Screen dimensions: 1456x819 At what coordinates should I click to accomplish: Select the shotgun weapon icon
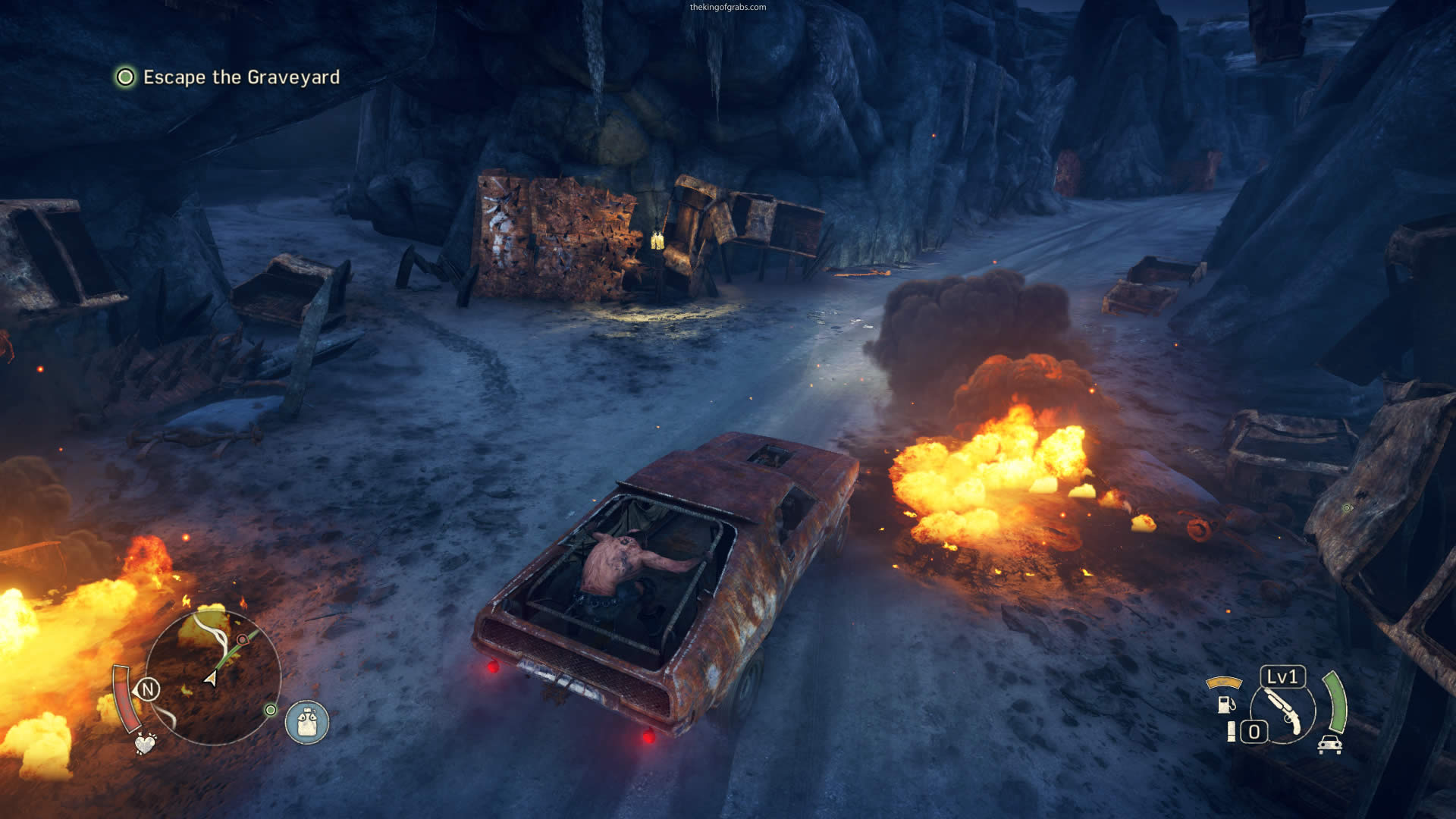coord(1283,712)
